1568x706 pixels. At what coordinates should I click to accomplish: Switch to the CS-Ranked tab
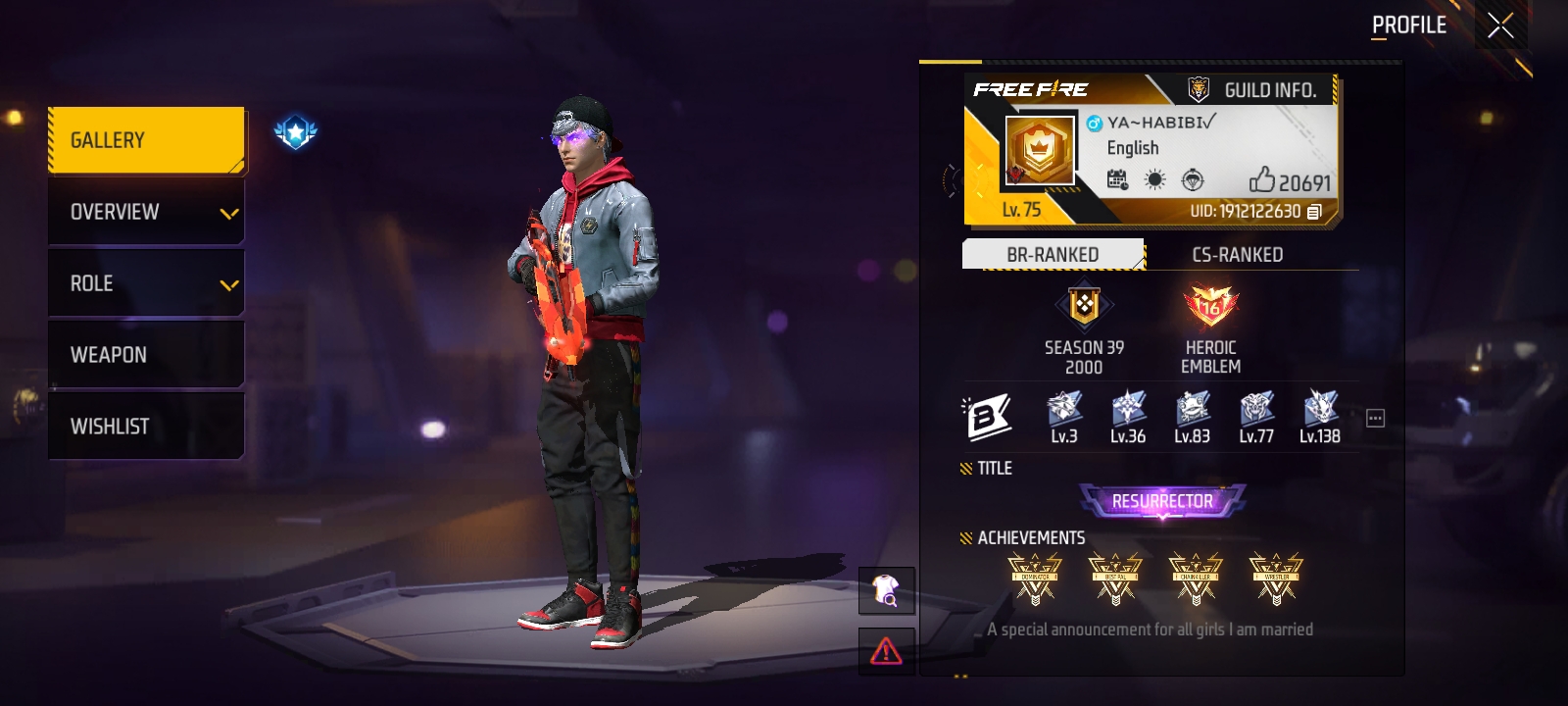1237,255
